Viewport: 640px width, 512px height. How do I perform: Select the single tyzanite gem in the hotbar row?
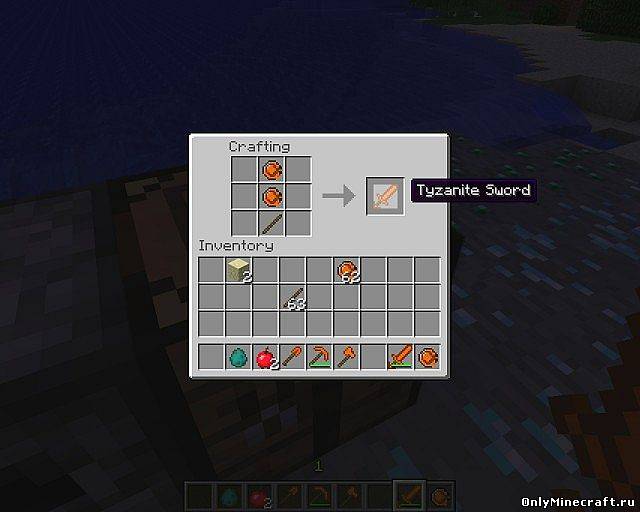click(428, 356)
